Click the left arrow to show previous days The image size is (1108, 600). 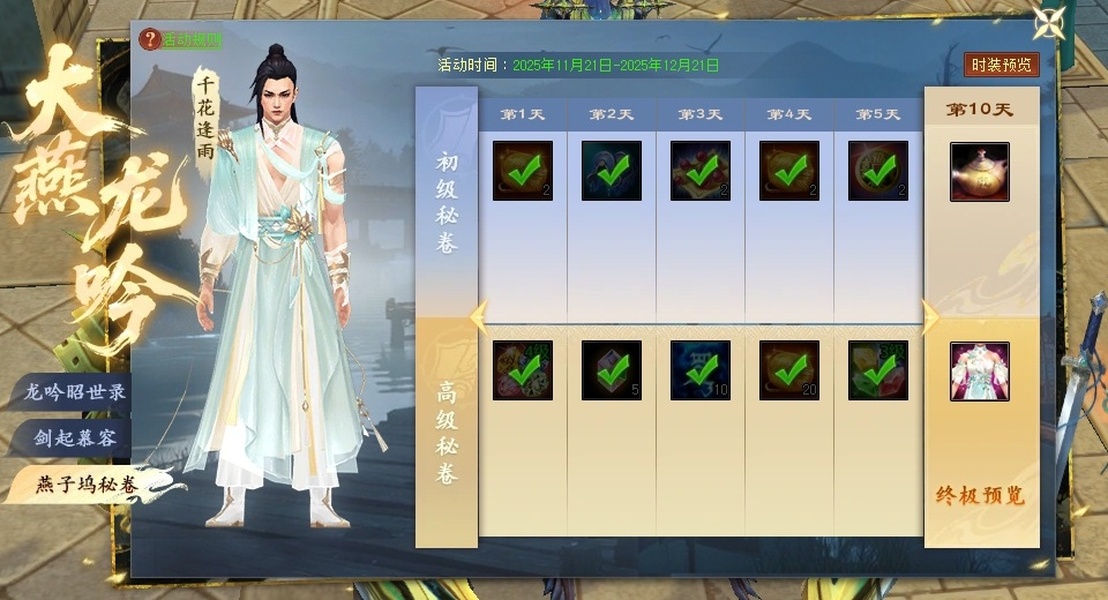476,316
